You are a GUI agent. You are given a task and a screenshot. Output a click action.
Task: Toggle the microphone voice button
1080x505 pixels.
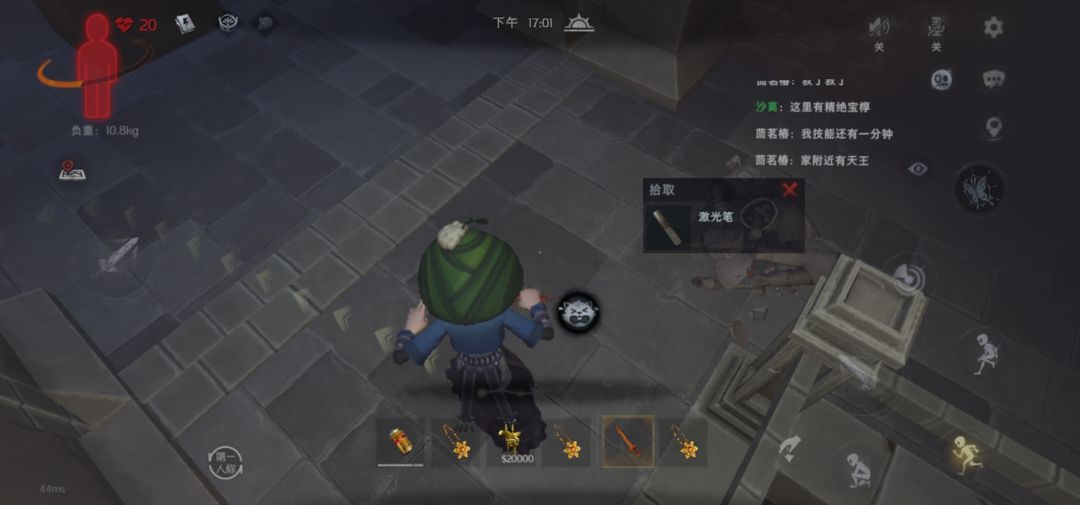tap(936, 27)
